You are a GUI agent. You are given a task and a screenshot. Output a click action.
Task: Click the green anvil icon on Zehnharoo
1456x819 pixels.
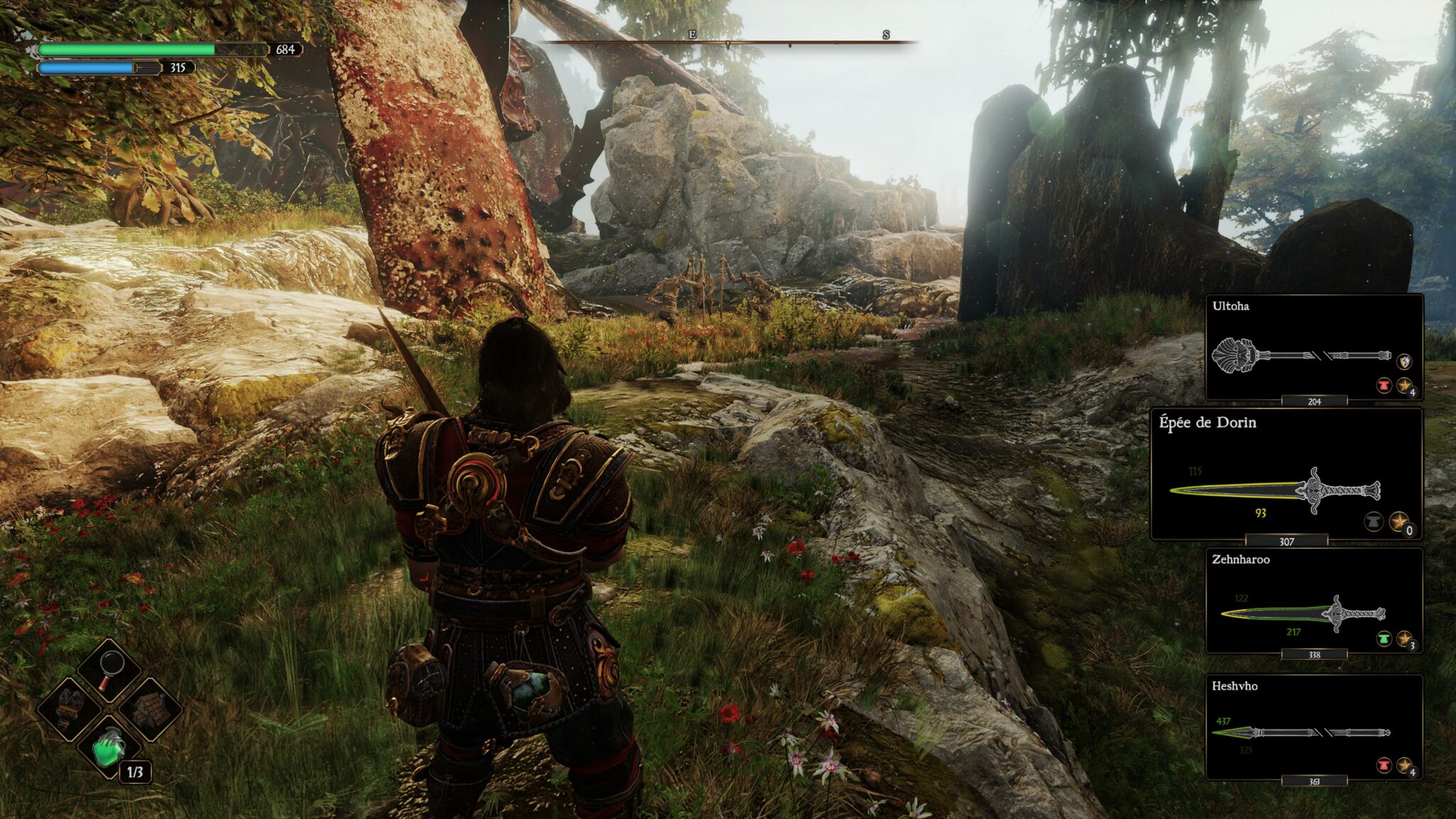tap(1383, 638)
